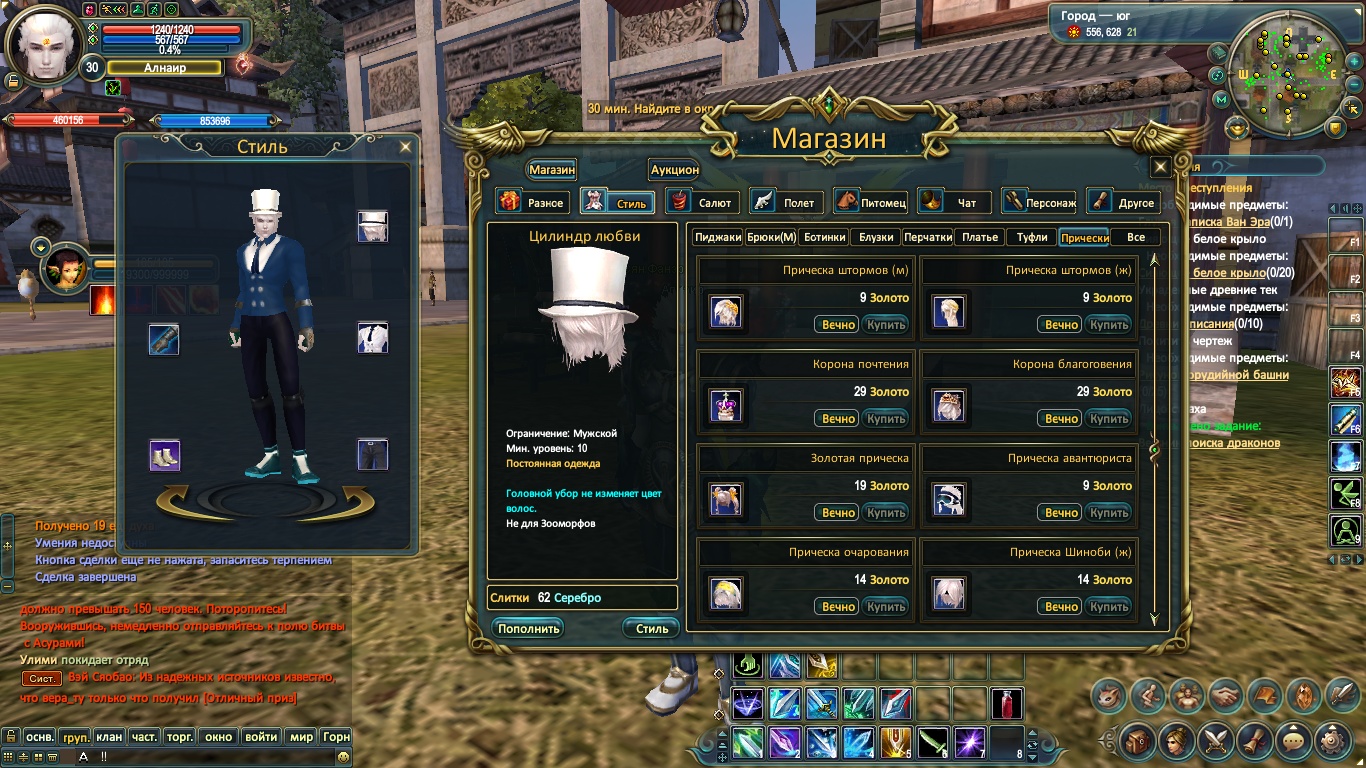Switch to the Ботинки clothing filter

[x=824, y=237]
